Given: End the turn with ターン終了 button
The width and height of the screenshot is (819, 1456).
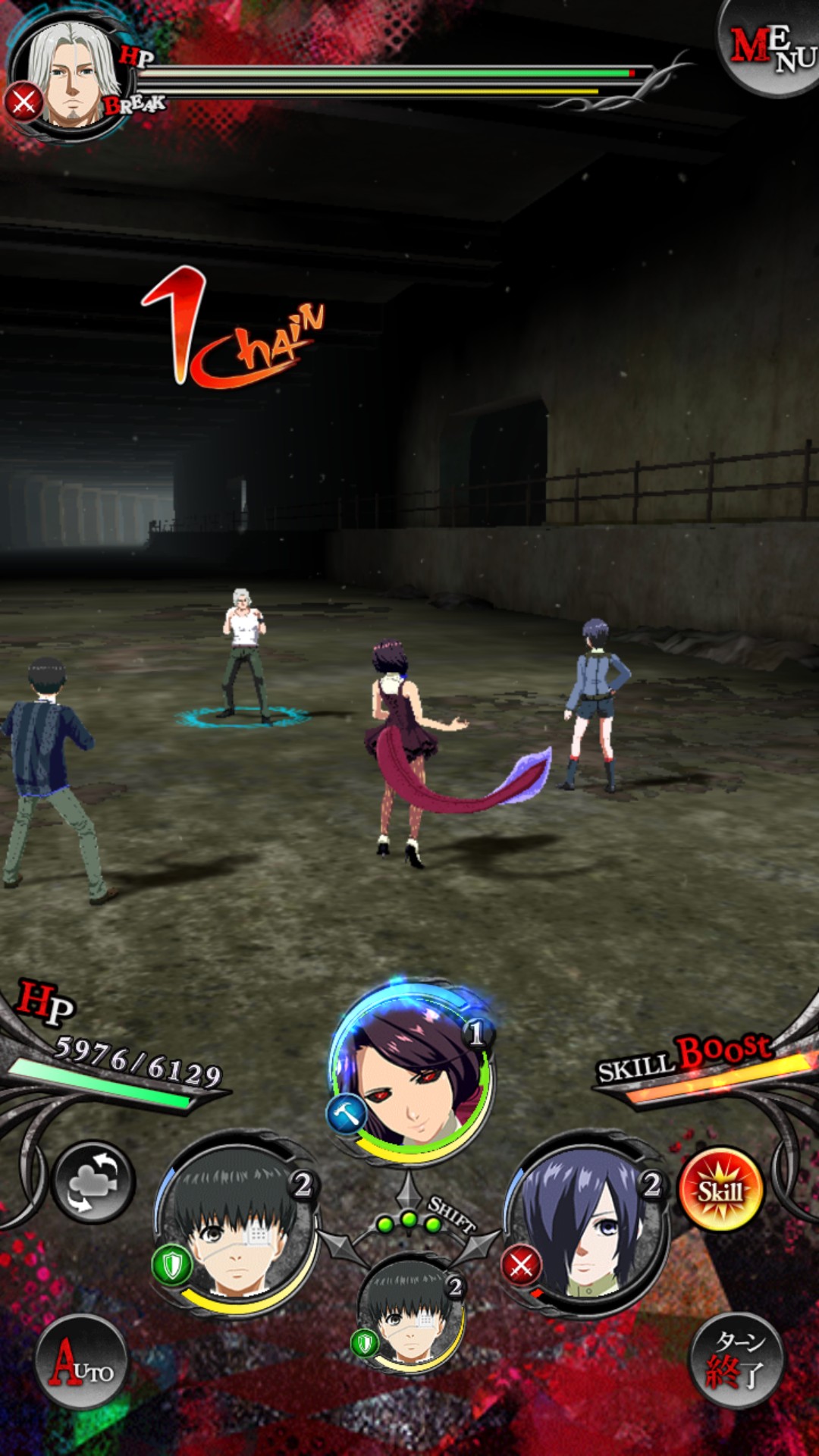Looking at the screenshot, I should pyautogui.click(x=736, y=1360).
